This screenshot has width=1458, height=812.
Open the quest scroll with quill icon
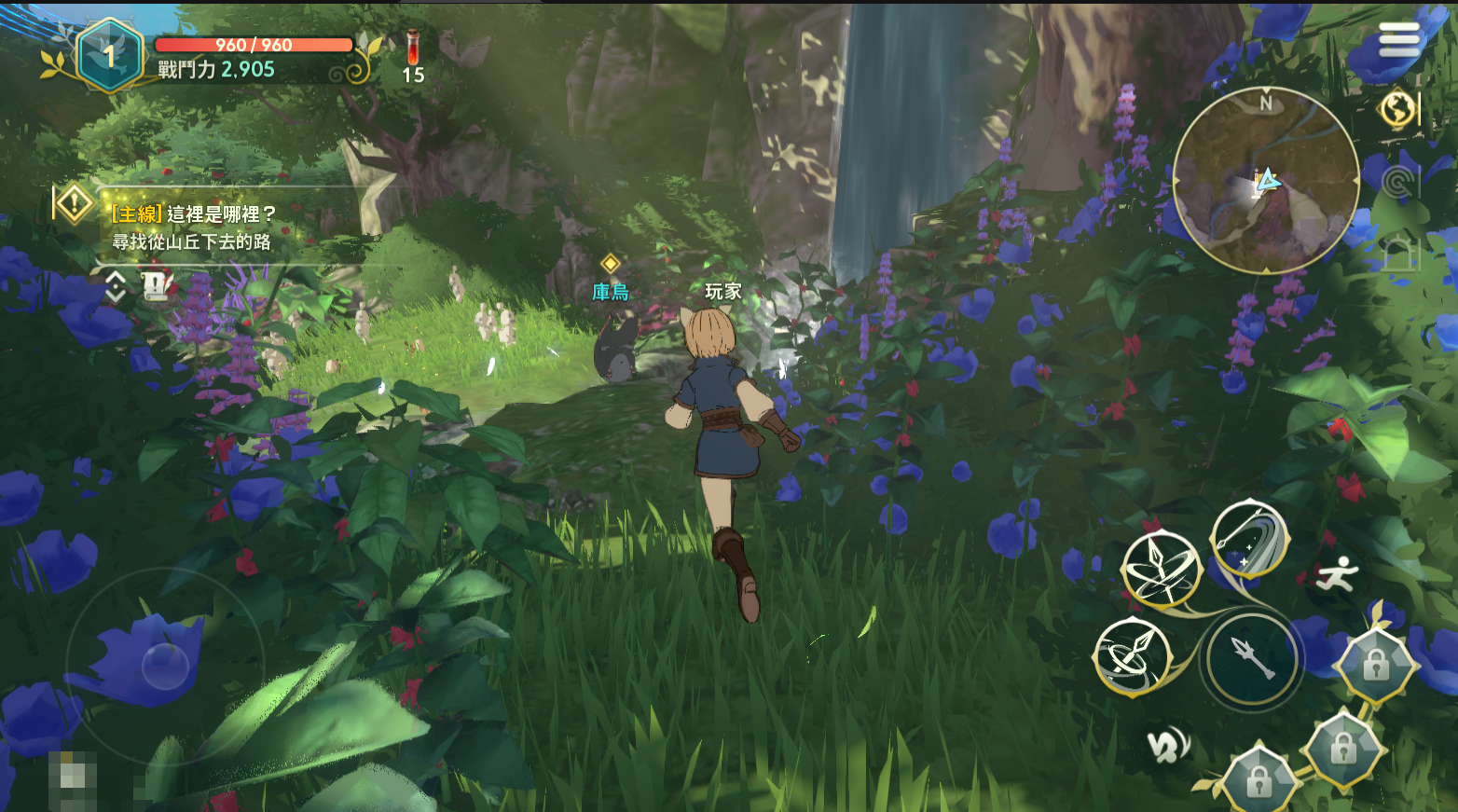coord(157,285)
